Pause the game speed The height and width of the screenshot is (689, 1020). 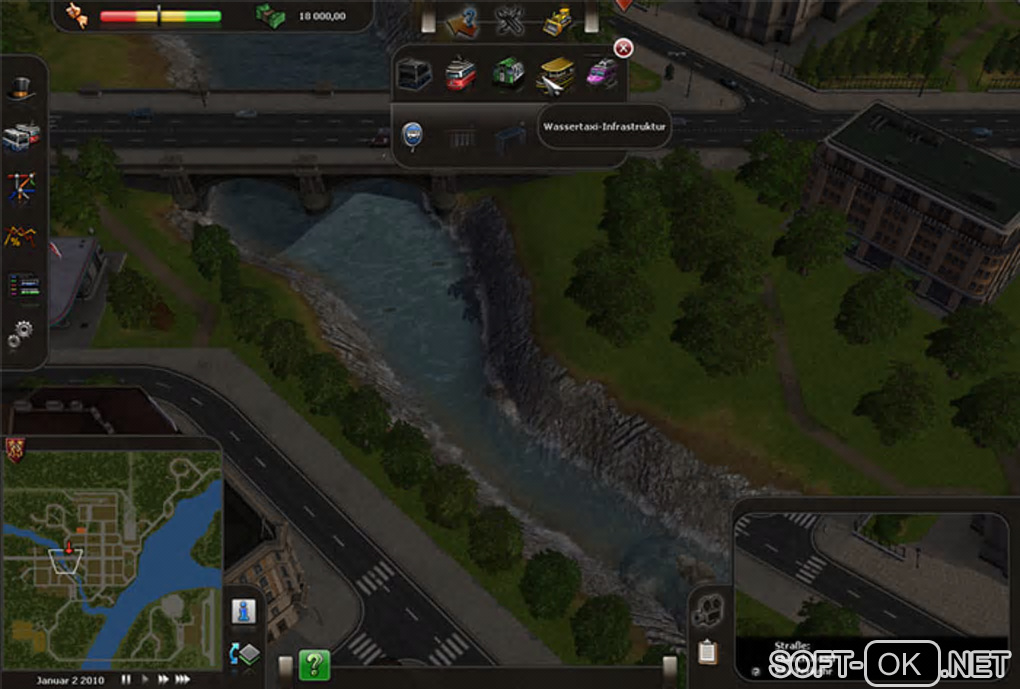(x=126, y=679)
